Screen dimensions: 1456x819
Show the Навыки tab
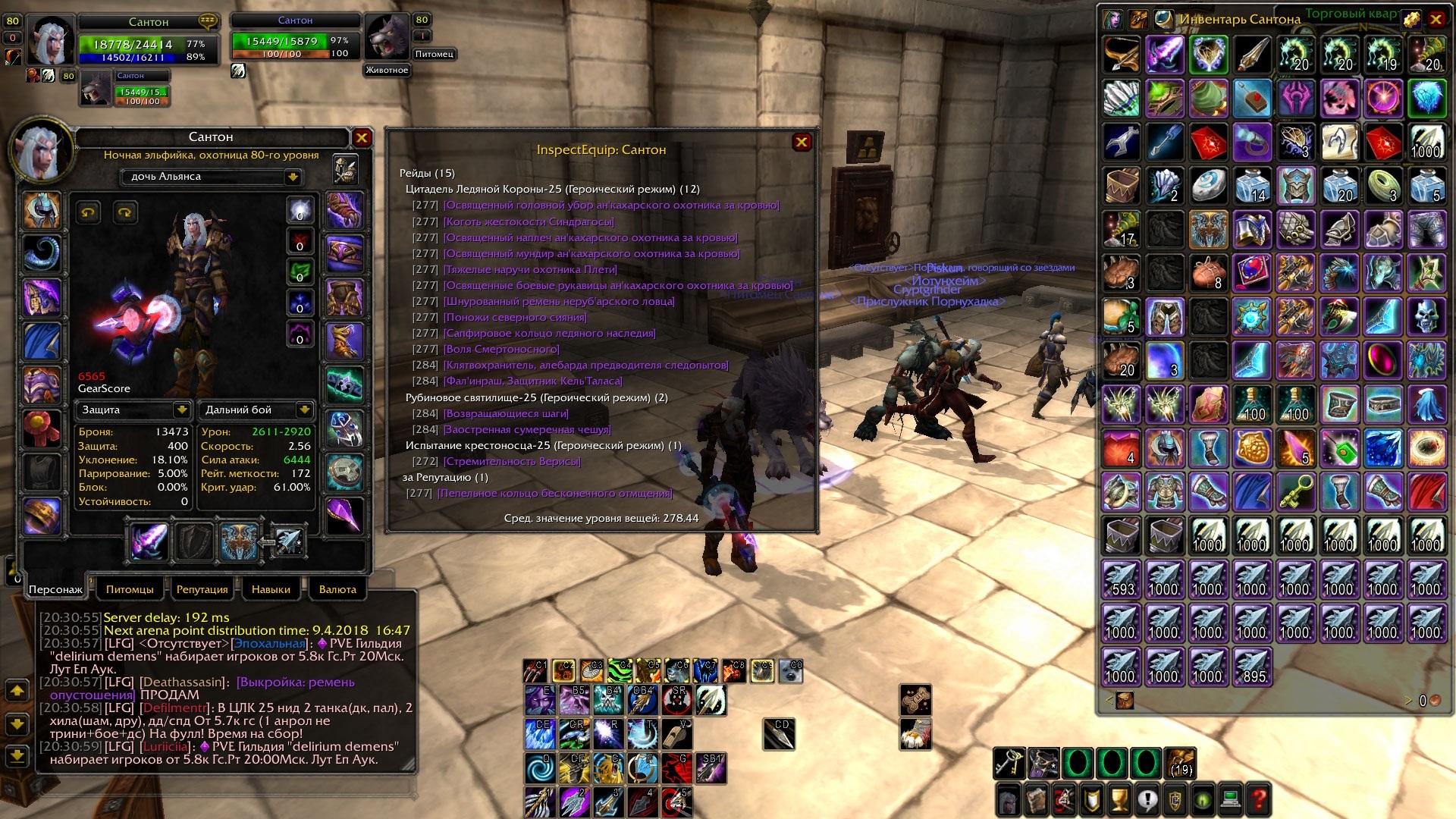(271, 589)
